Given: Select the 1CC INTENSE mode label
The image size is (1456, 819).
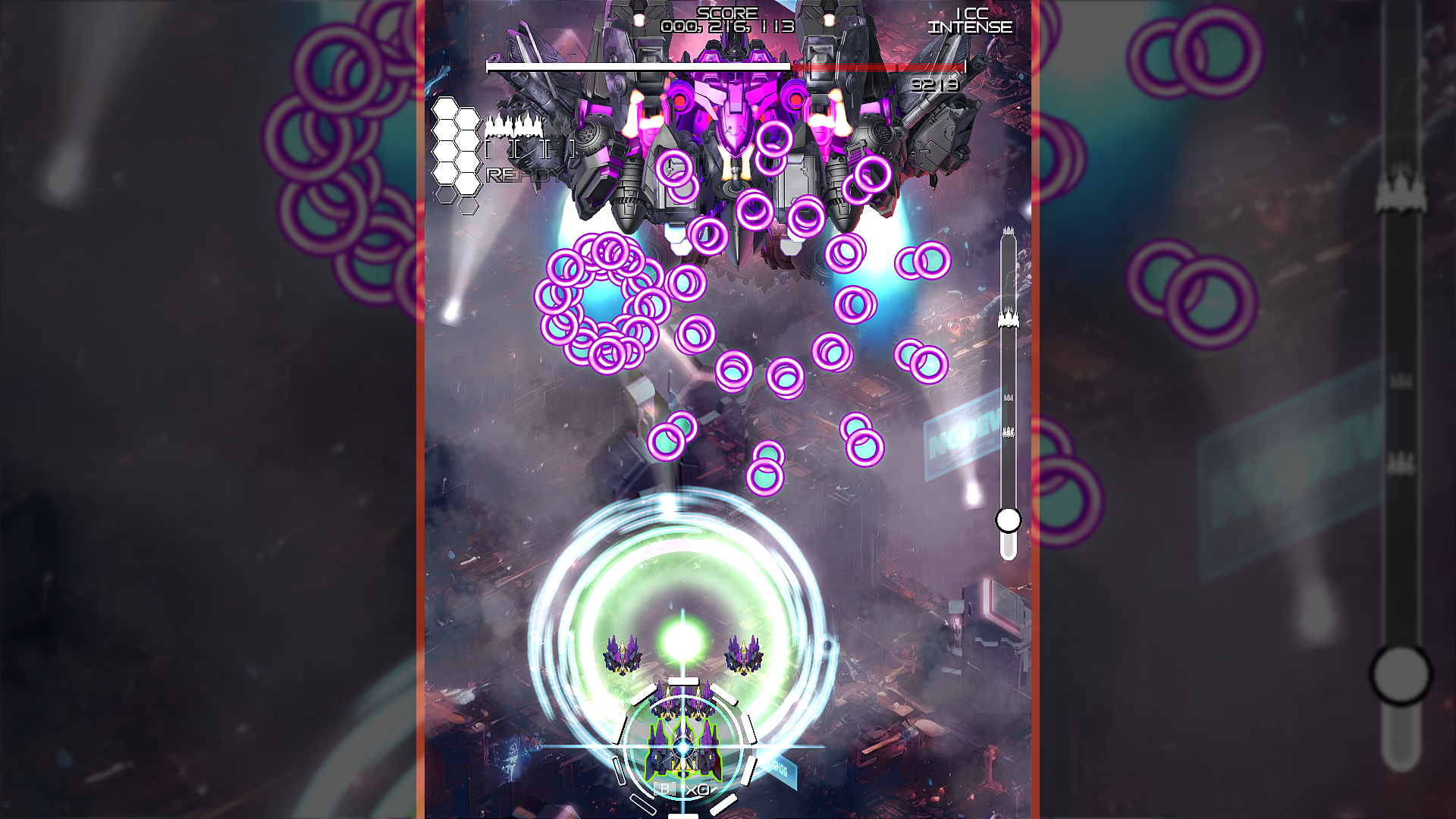Looking at the screenshot, I should (969, 21).
